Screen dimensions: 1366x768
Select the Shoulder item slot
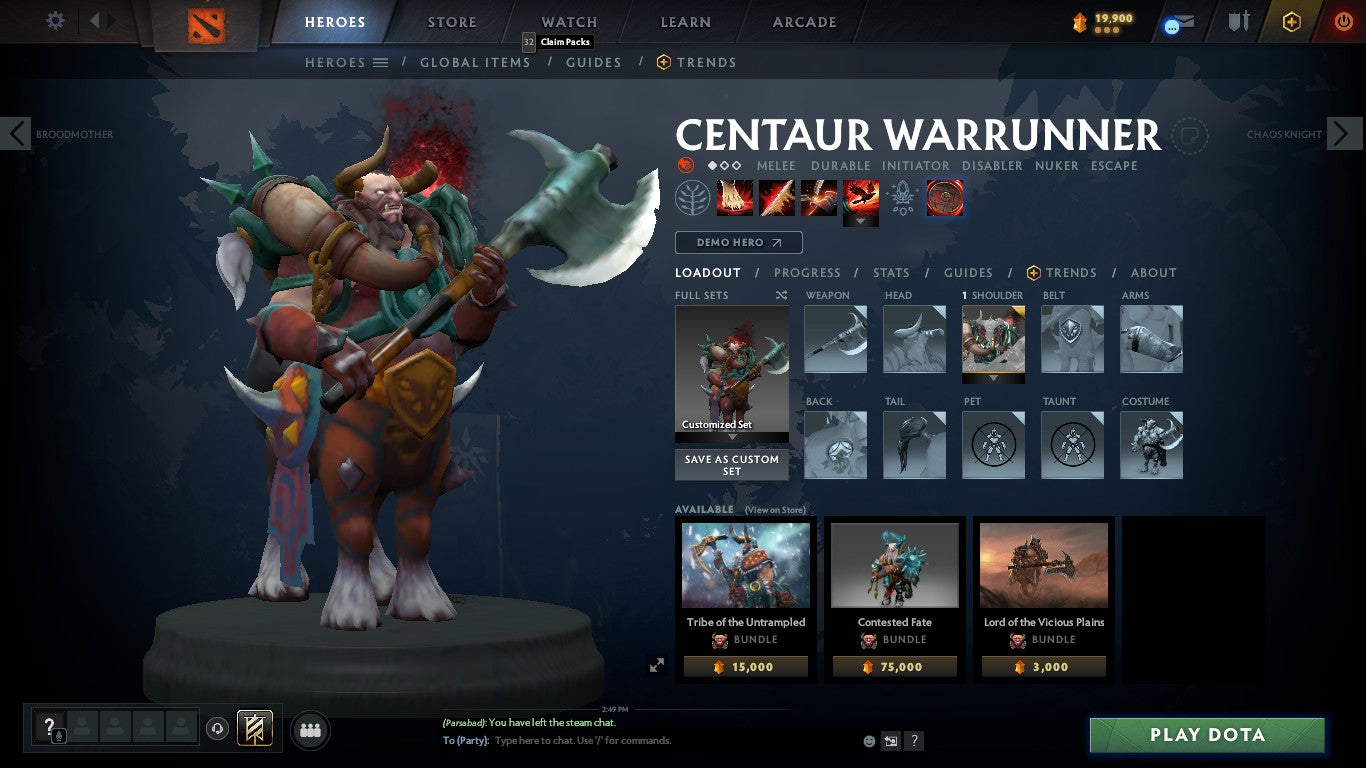pyautogui.click(x=993, y=340)
